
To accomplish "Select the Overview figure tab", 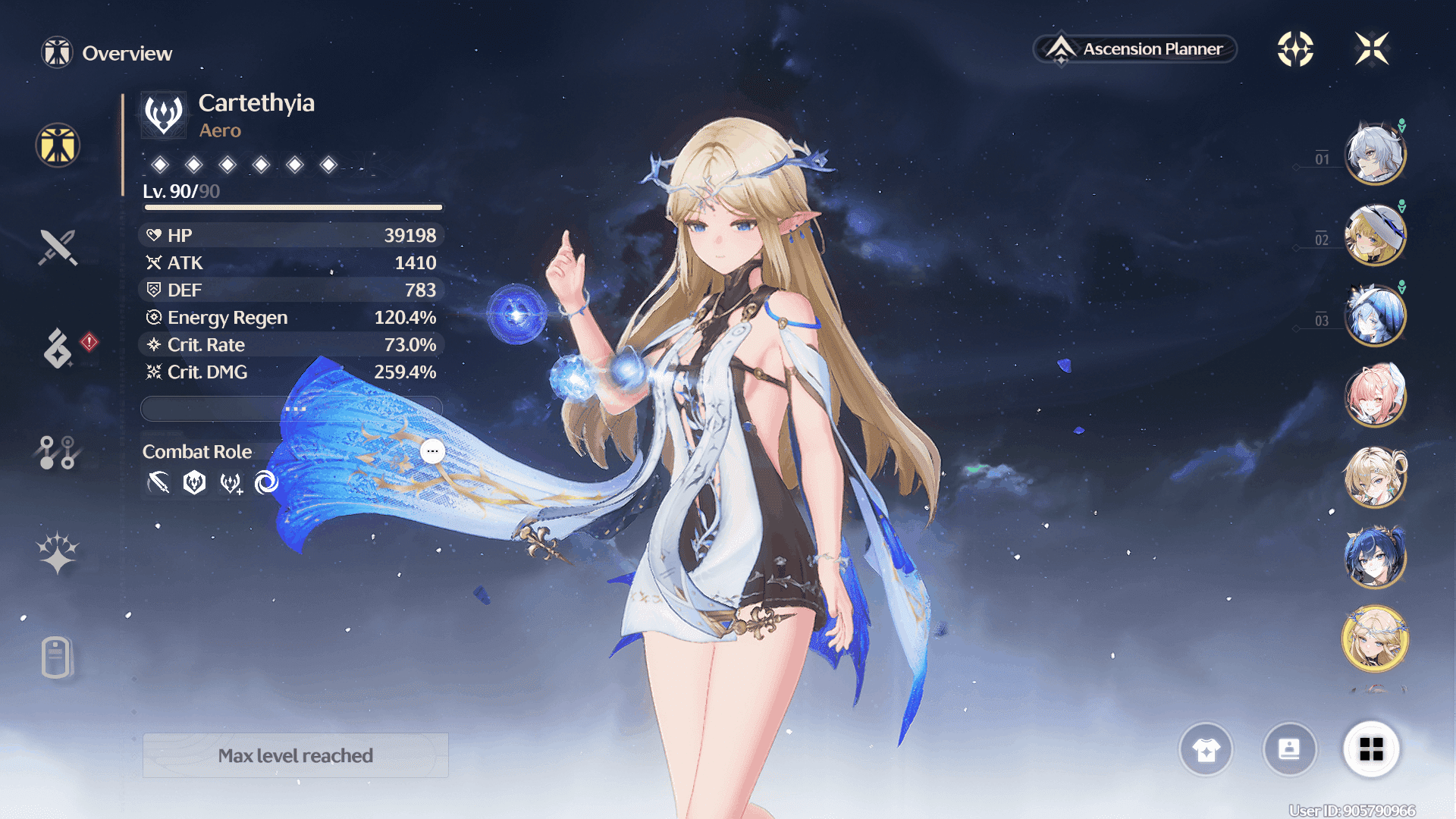I will click(x=58, y=145).
